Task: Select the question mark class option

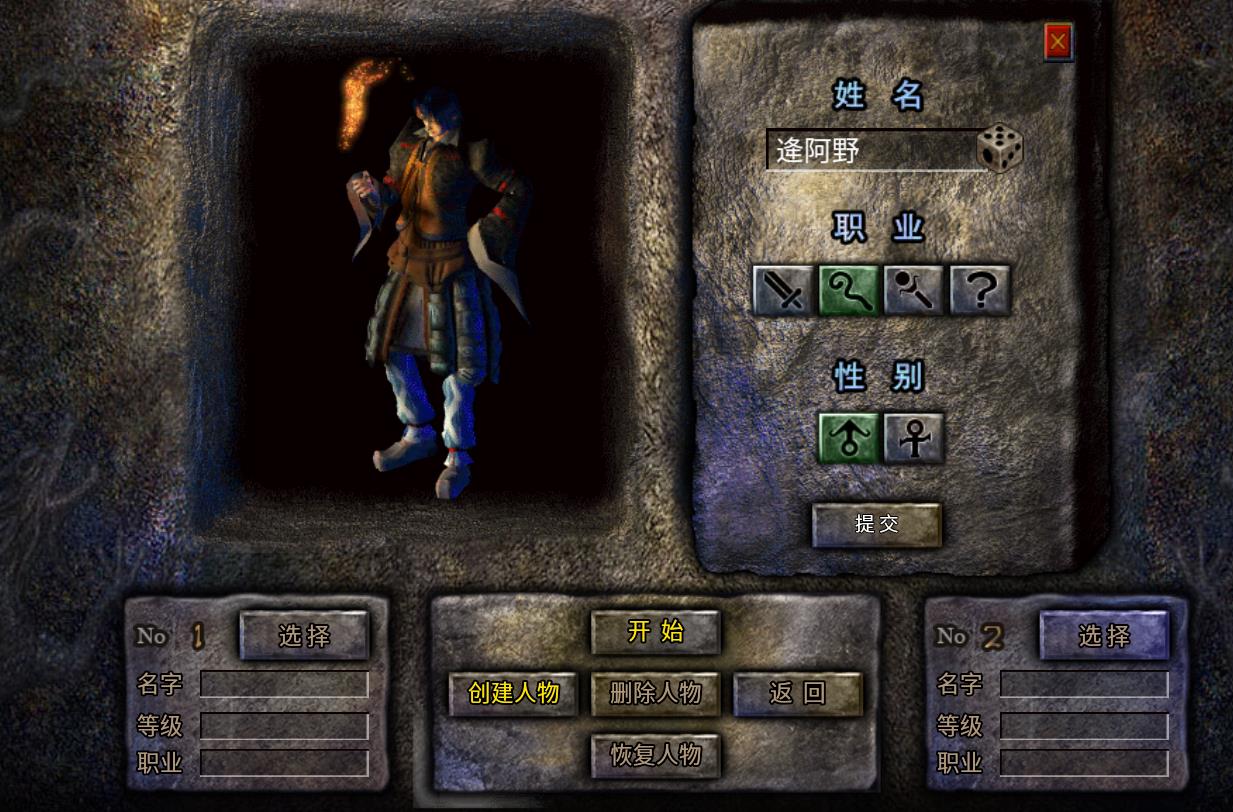Action: [x=980, y=290]
